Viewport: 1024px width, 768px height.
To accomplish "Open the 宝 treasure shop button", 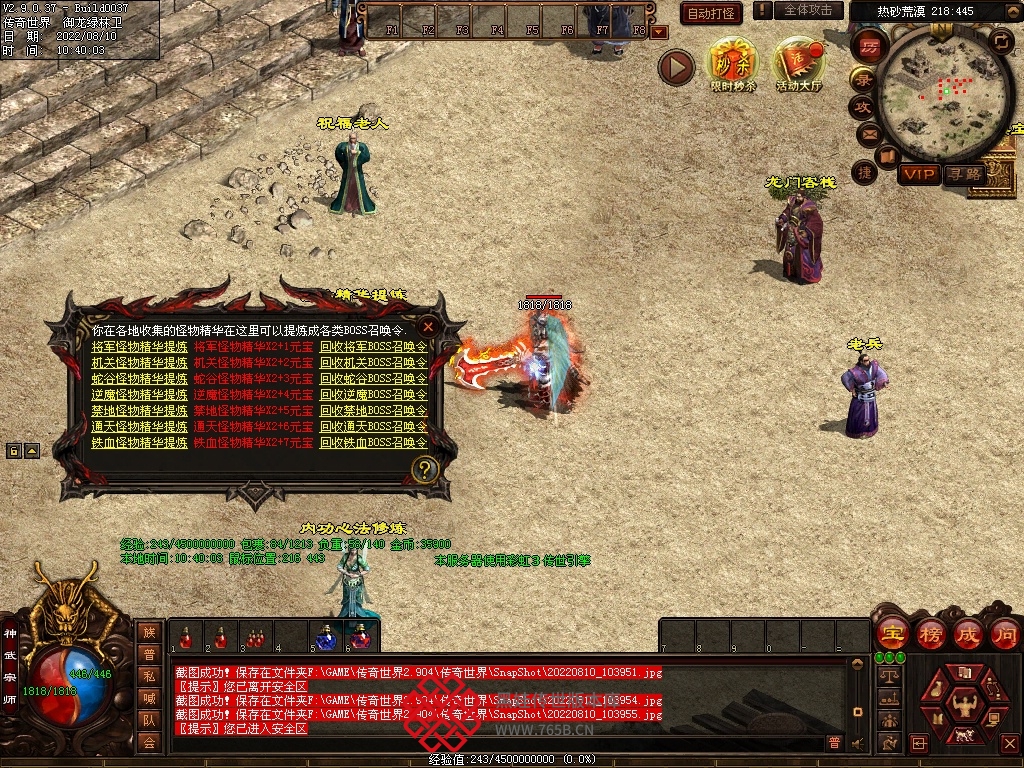I will (892, 633).
